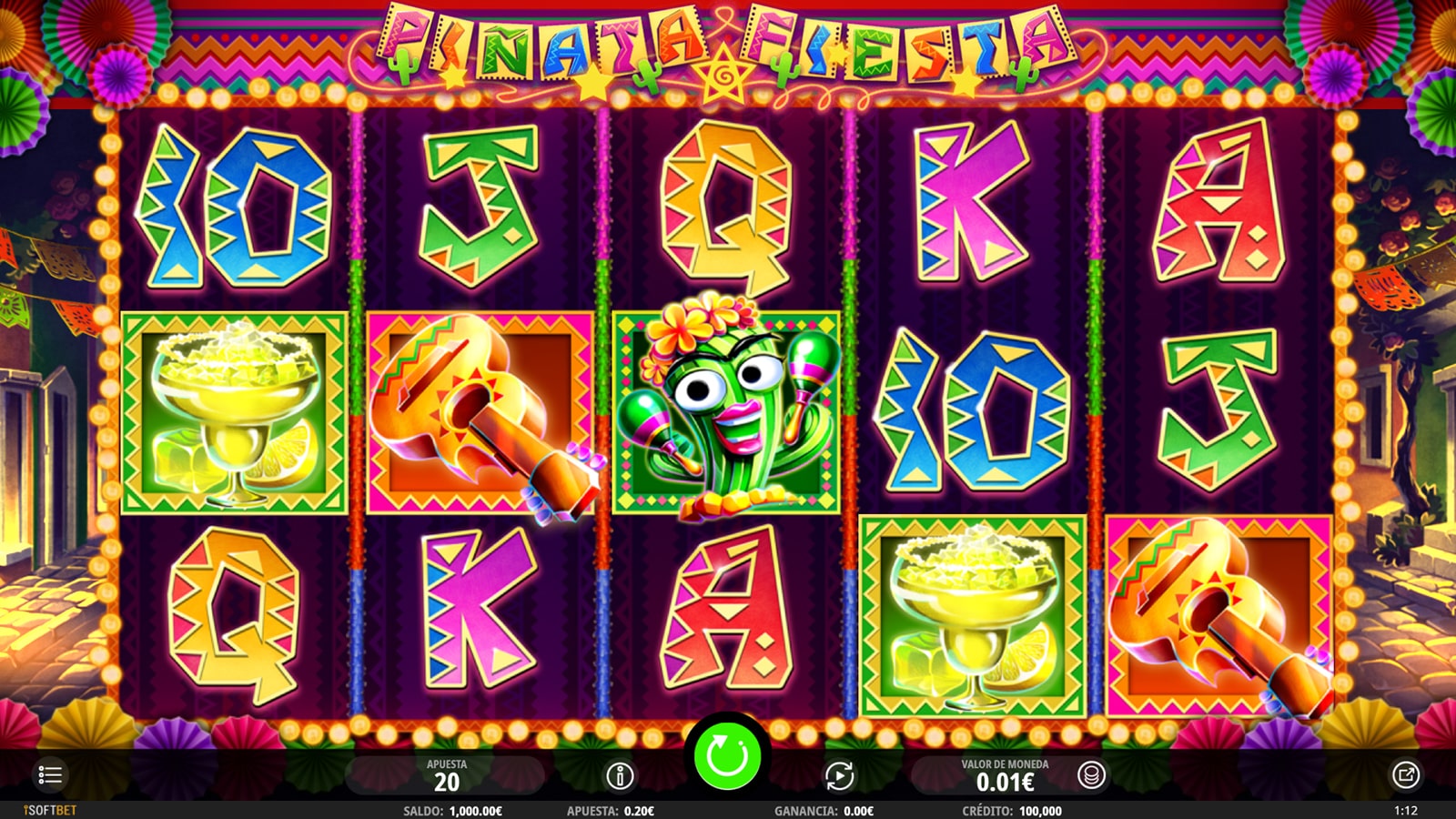Image resolution: width=1456 pixels, height=819 pixels.
Task: Adjust the Valor de Moneda coin value
Action: (1005, 776)
